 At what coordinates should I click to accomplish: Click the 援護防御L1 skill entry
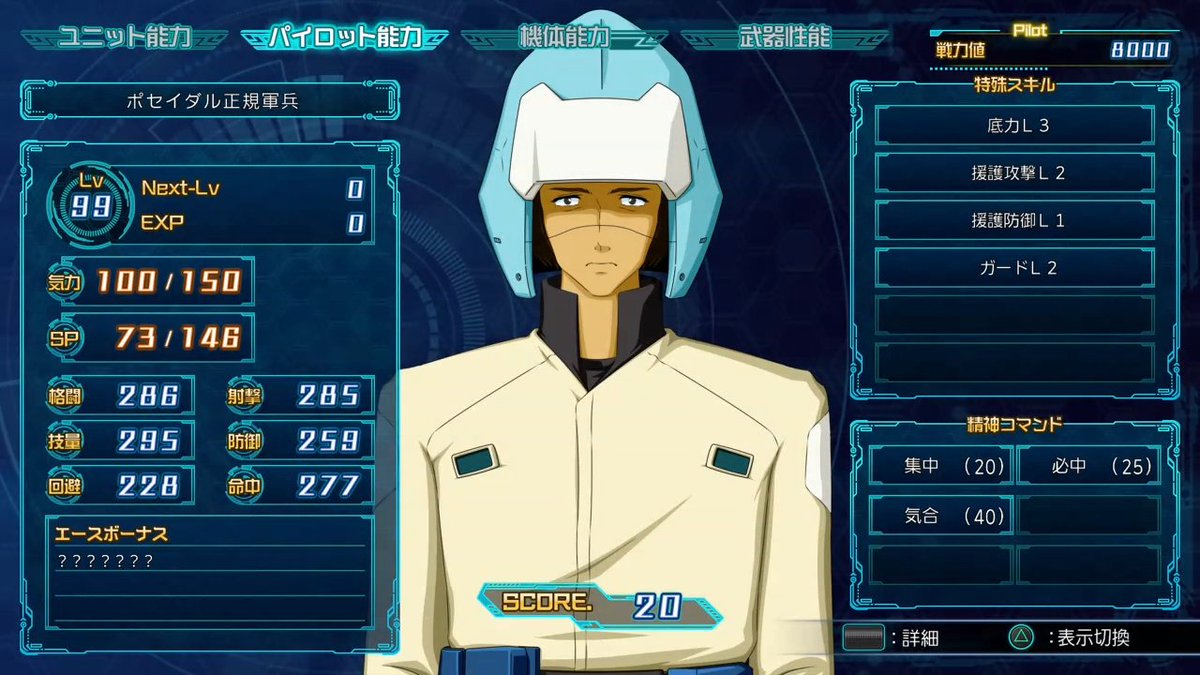(x=1014, y=220)
